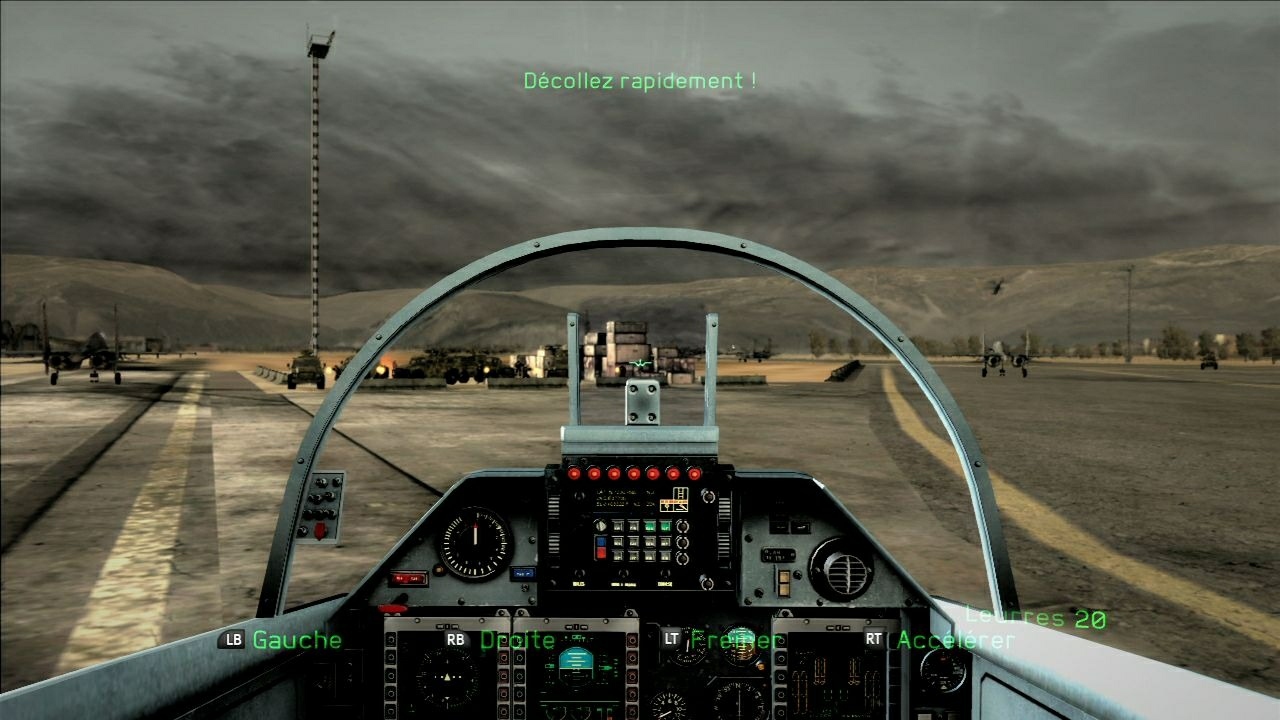The height and width of the screenshot is (720, 1280).
Task: Expand the CHOICE option on the console panel
Action: click(664, 582)
